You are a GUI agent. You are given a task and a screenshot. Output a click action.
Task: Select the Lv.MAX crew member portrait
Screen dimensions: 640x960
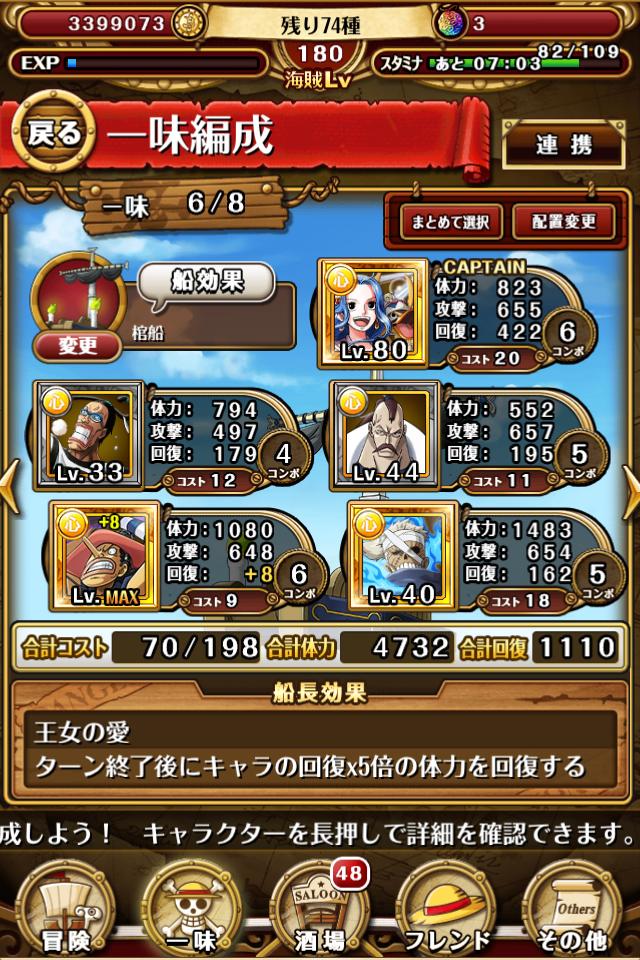pyautogui.click(x=104, y=557)
